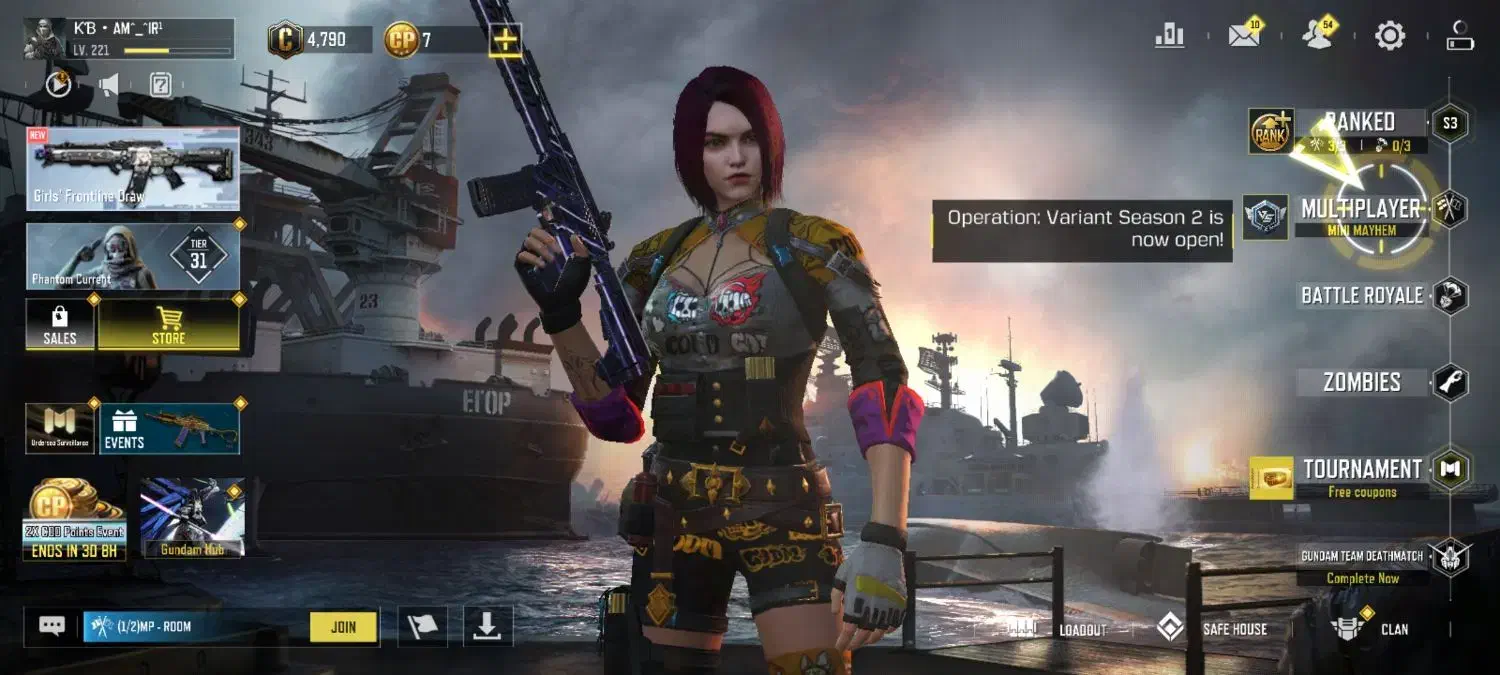The image size is (1500, 675).
Task: Open the Gundam Hub tile
Action: point(192,518)
